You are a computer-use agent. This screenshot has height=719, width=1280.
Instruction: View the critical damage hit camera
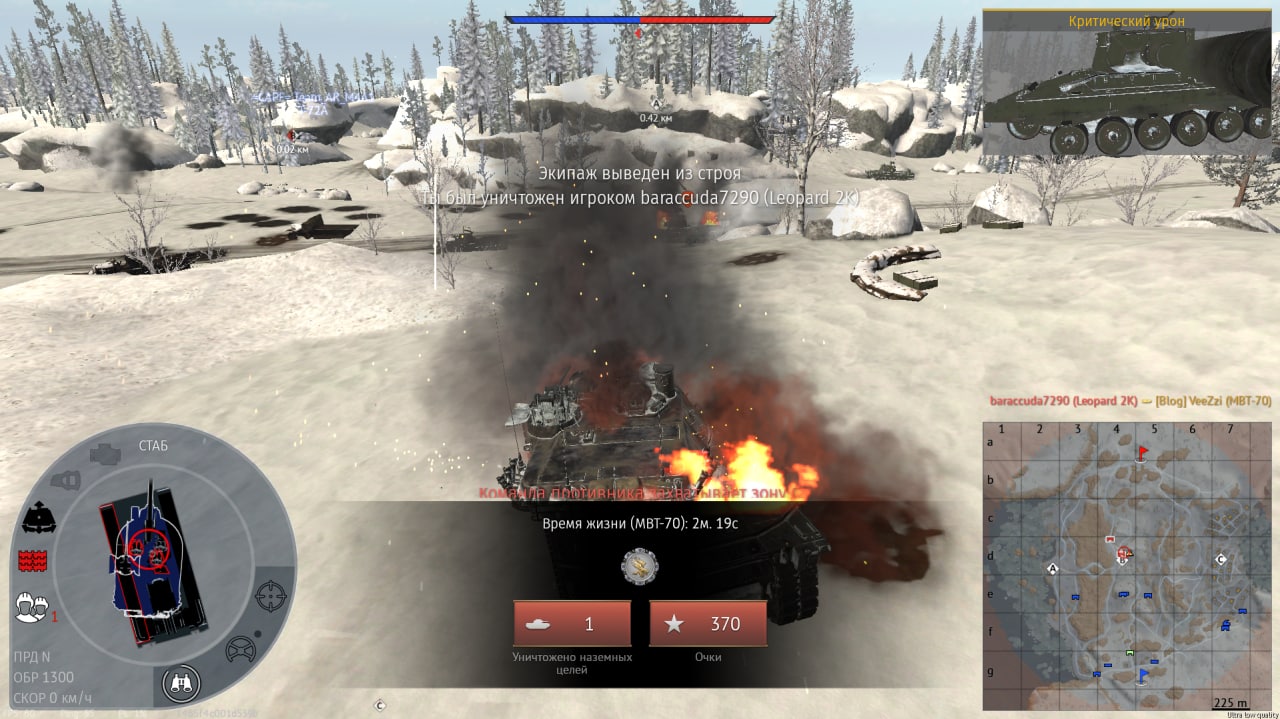pyautogui.click(x=1126, y=85)
